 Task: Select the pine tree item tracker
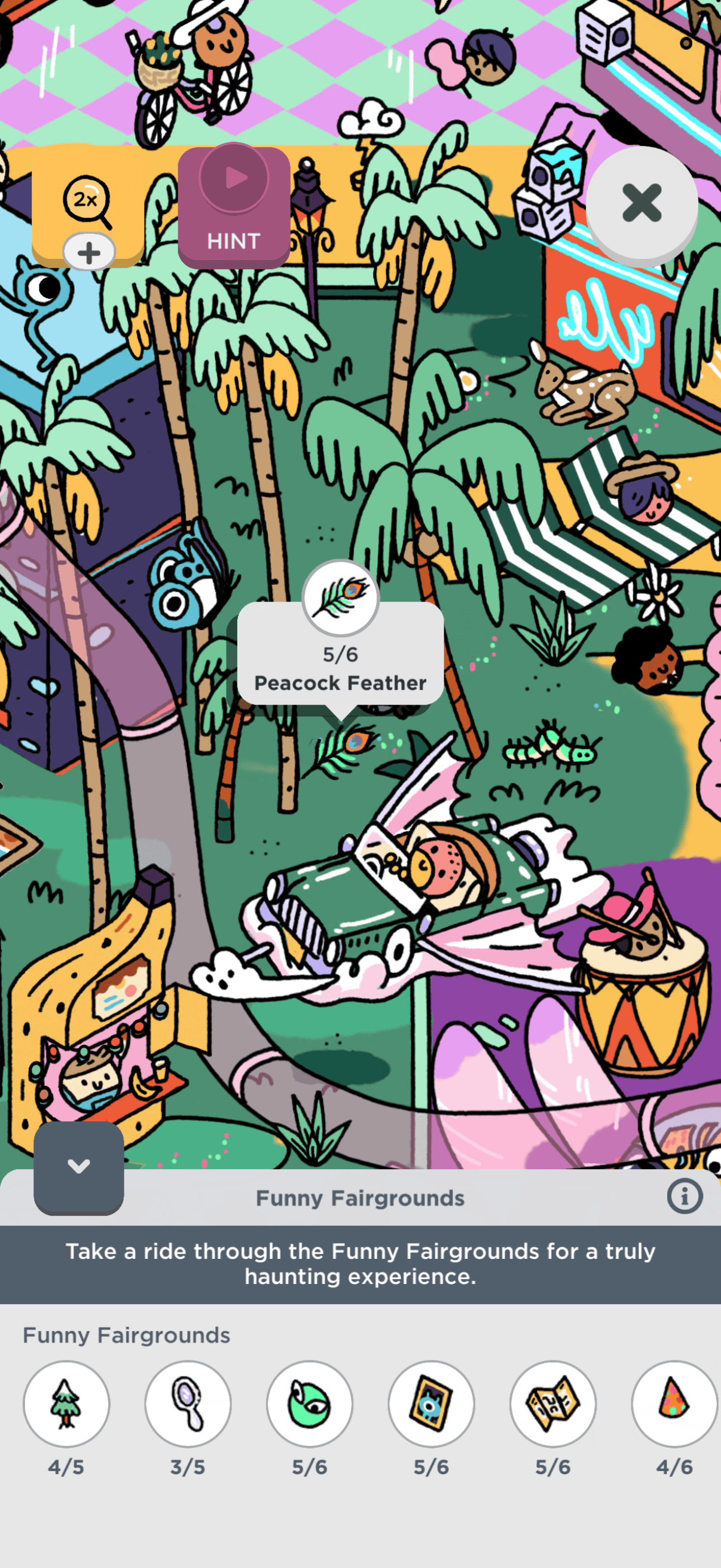(66, 1404)
